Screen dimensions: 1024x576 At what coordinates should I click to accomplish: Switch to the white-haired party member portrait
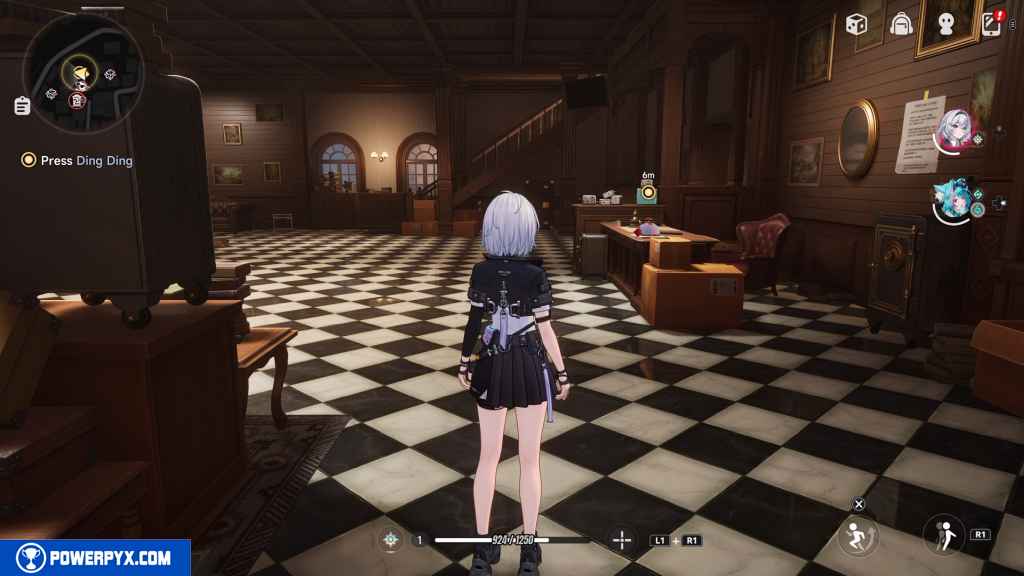coord(952,127)
